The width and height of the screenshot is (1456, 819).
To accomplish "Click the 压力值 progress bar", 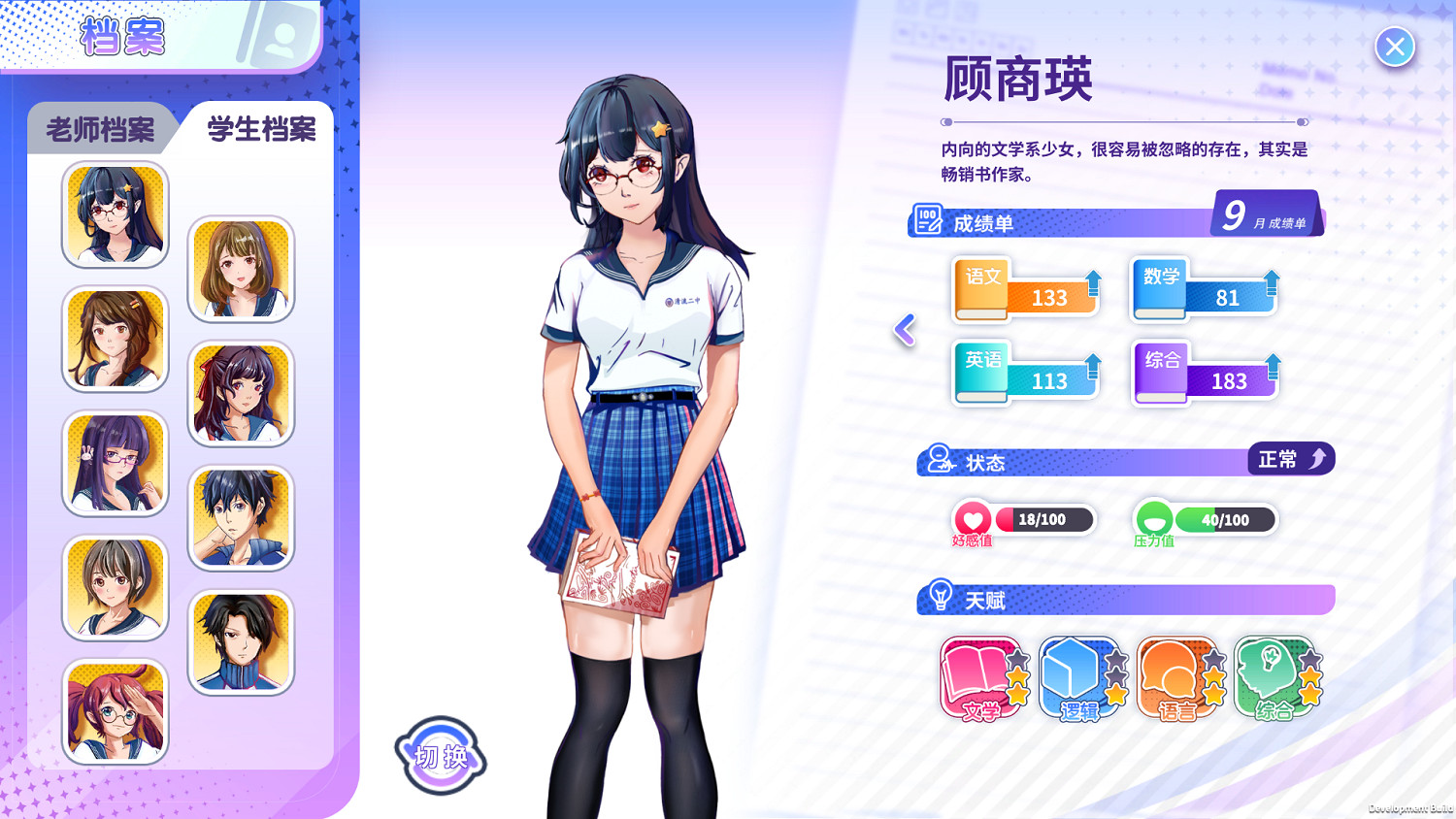I will (1225, 519).
